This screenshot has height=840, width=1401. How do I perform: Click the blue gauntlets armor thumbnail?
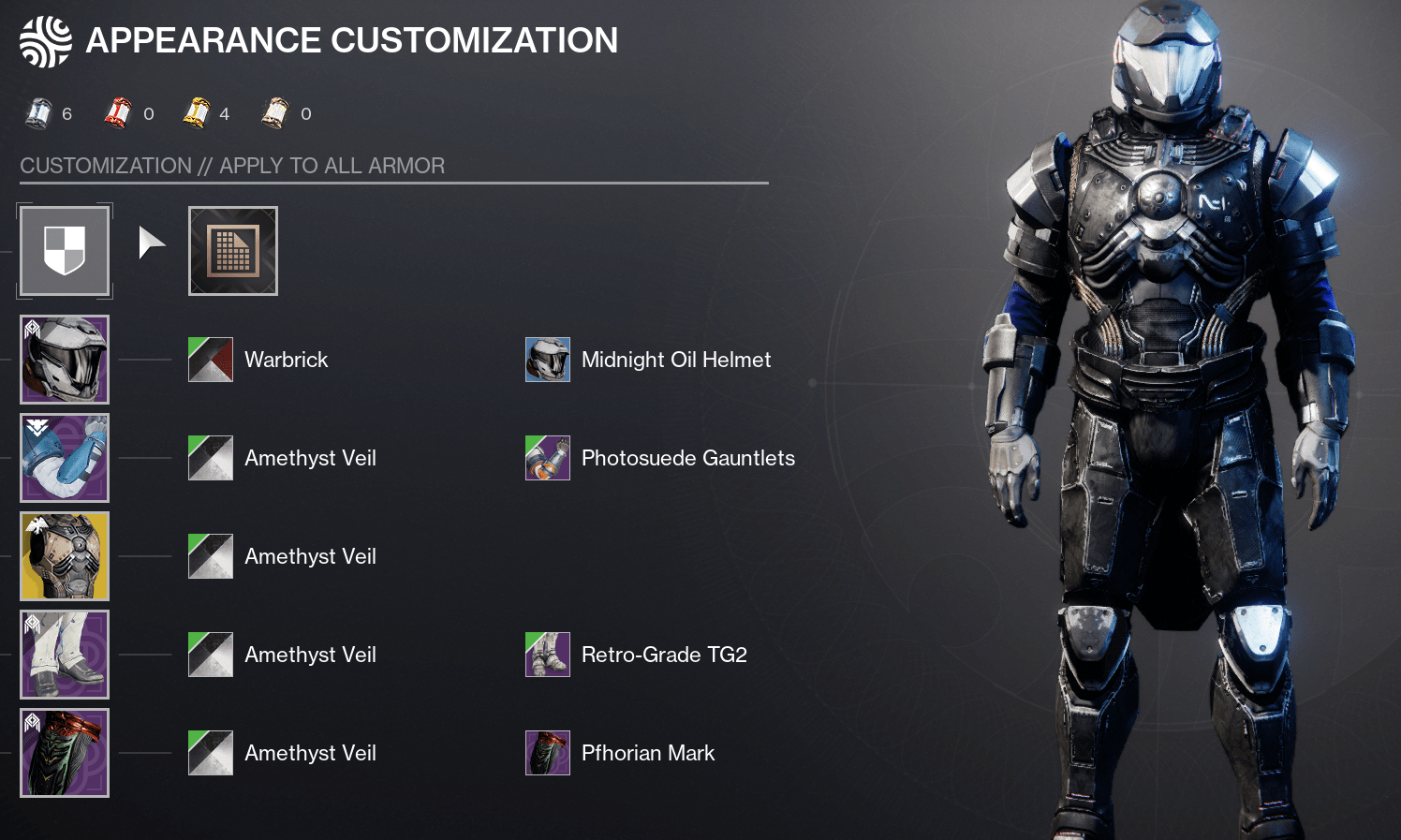coord(64,458)
